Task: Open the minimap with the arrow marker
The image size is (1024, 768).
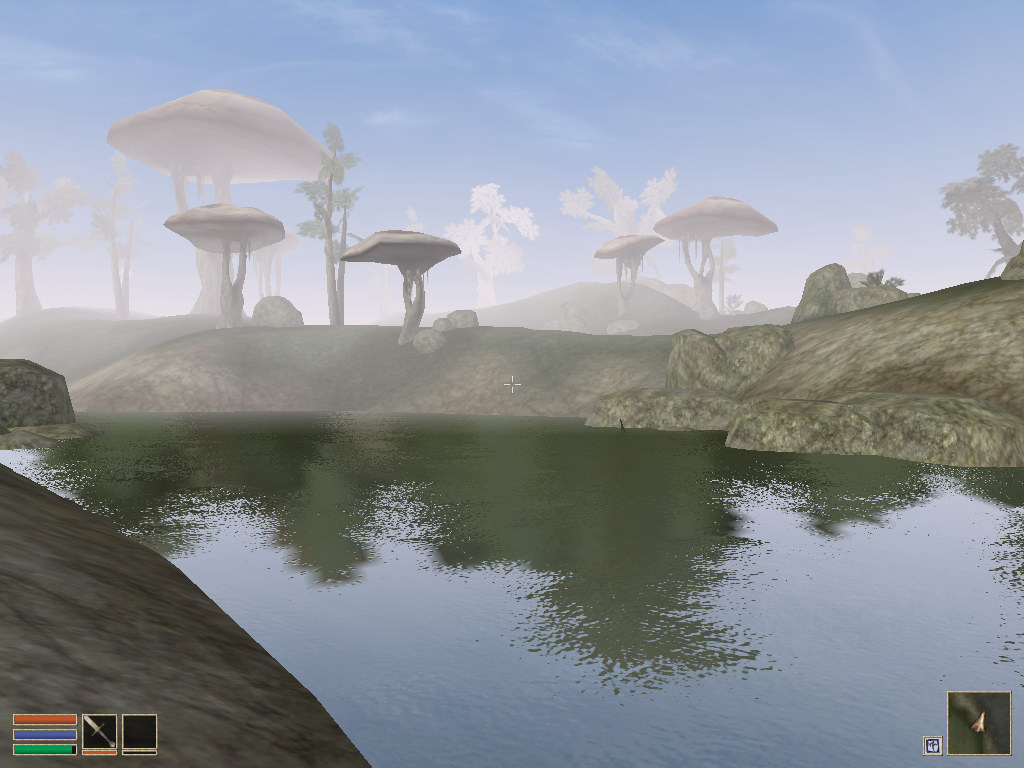Action: click(979, 722)
